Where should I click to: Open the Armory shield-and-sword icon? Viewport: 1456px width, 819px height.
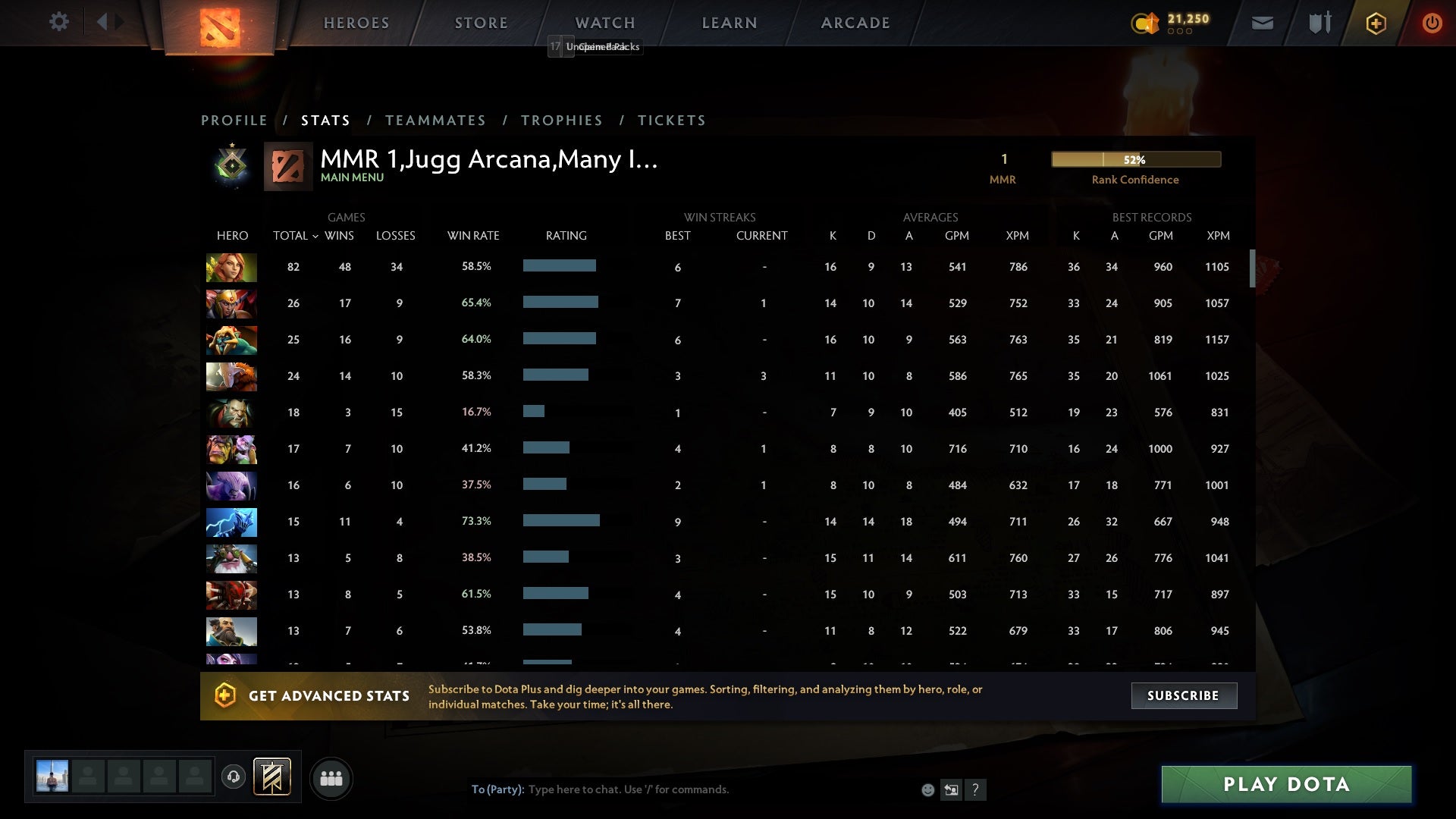tap(1318, 23)
